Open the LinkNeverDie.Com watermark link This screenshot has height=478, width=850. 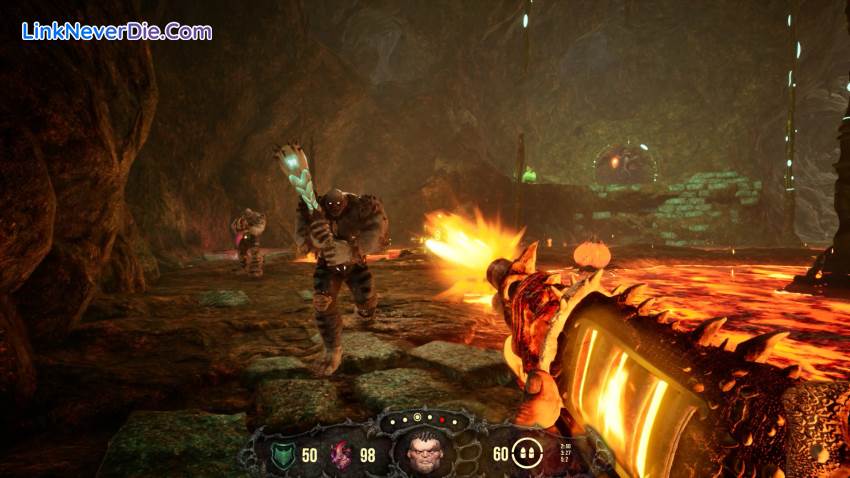click(116, 31)
